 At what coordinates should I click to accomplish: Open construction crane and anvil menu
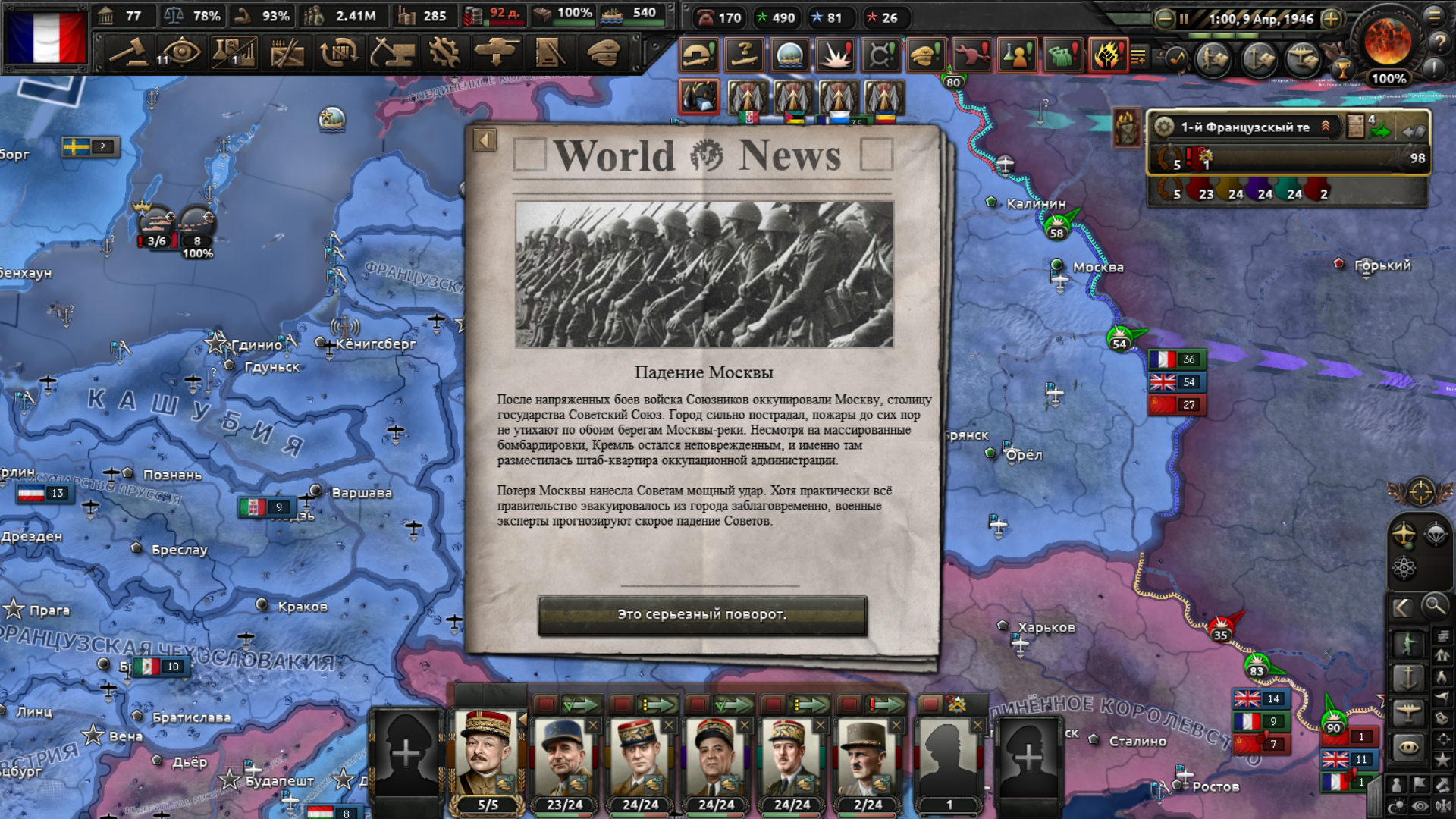pos(391,53)
